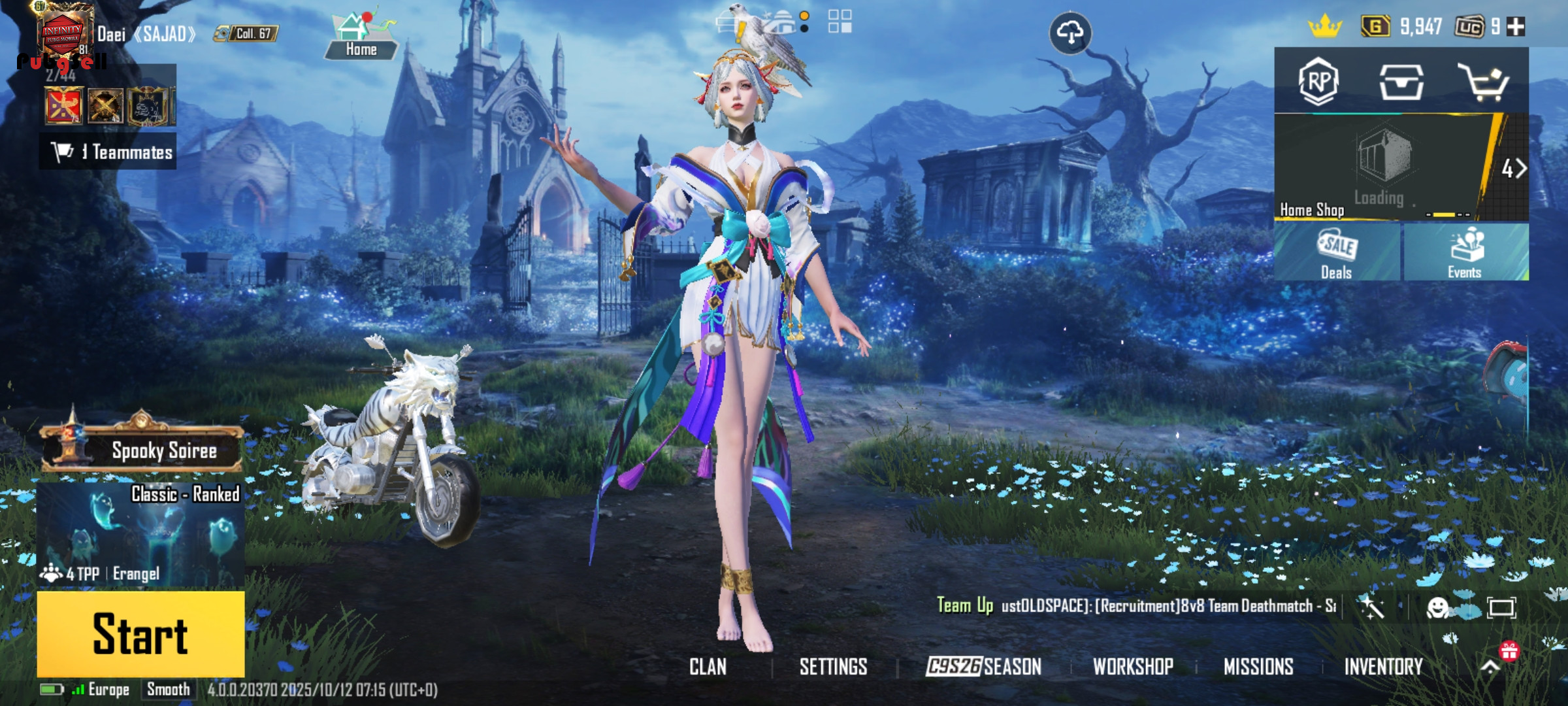Open the Settings menu

(833, 667)
